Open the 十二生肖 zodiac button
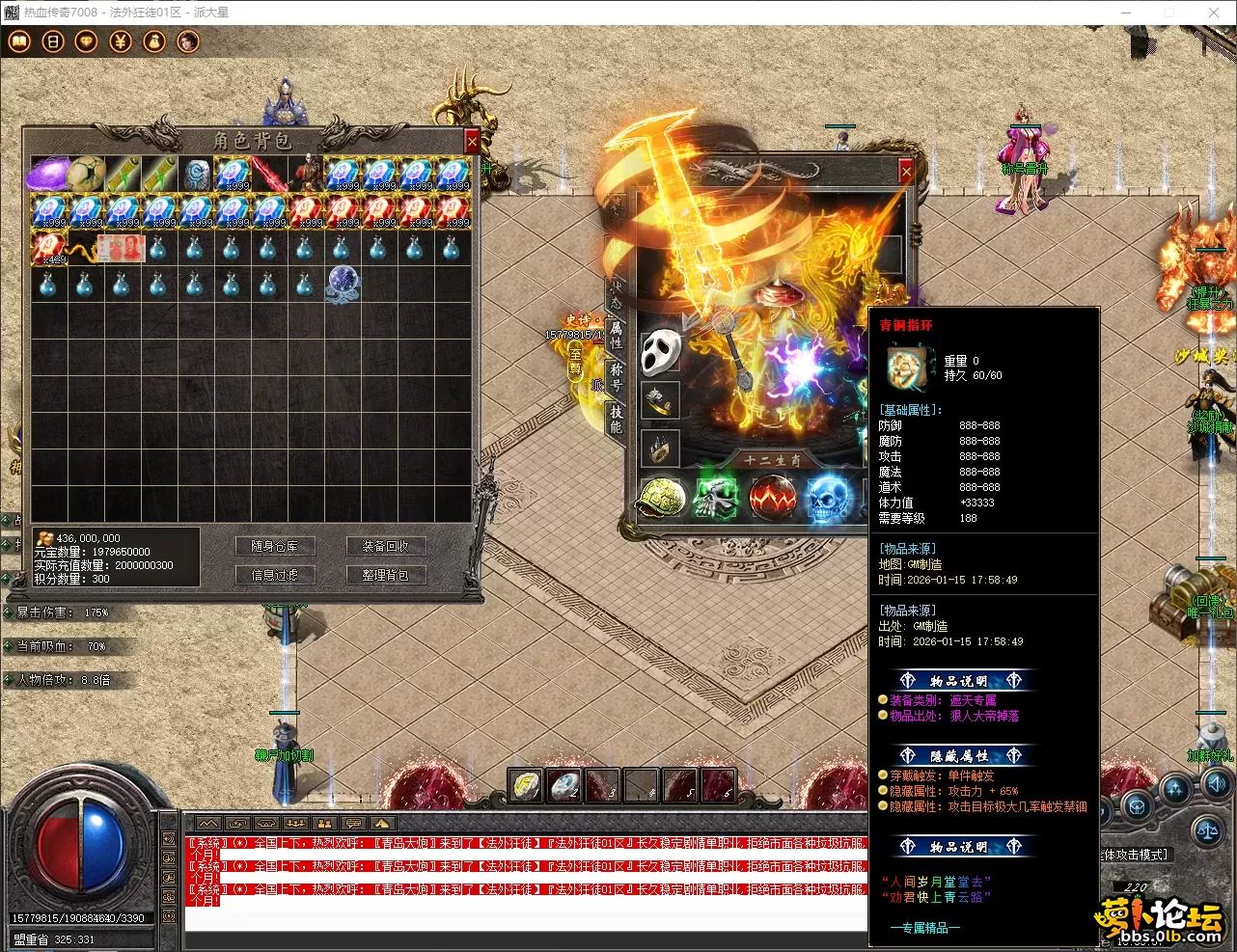This screenshot has height=952, width=1237. click(771, 461)
